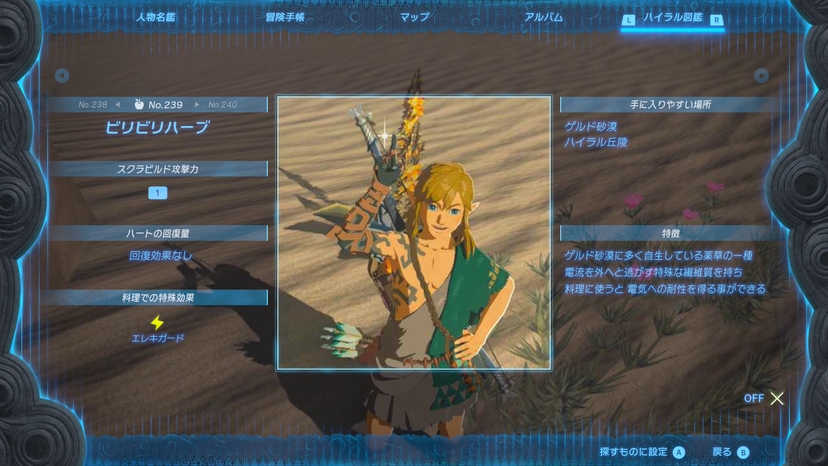Switch to the 人物名鑑 tab

point(155,18)
